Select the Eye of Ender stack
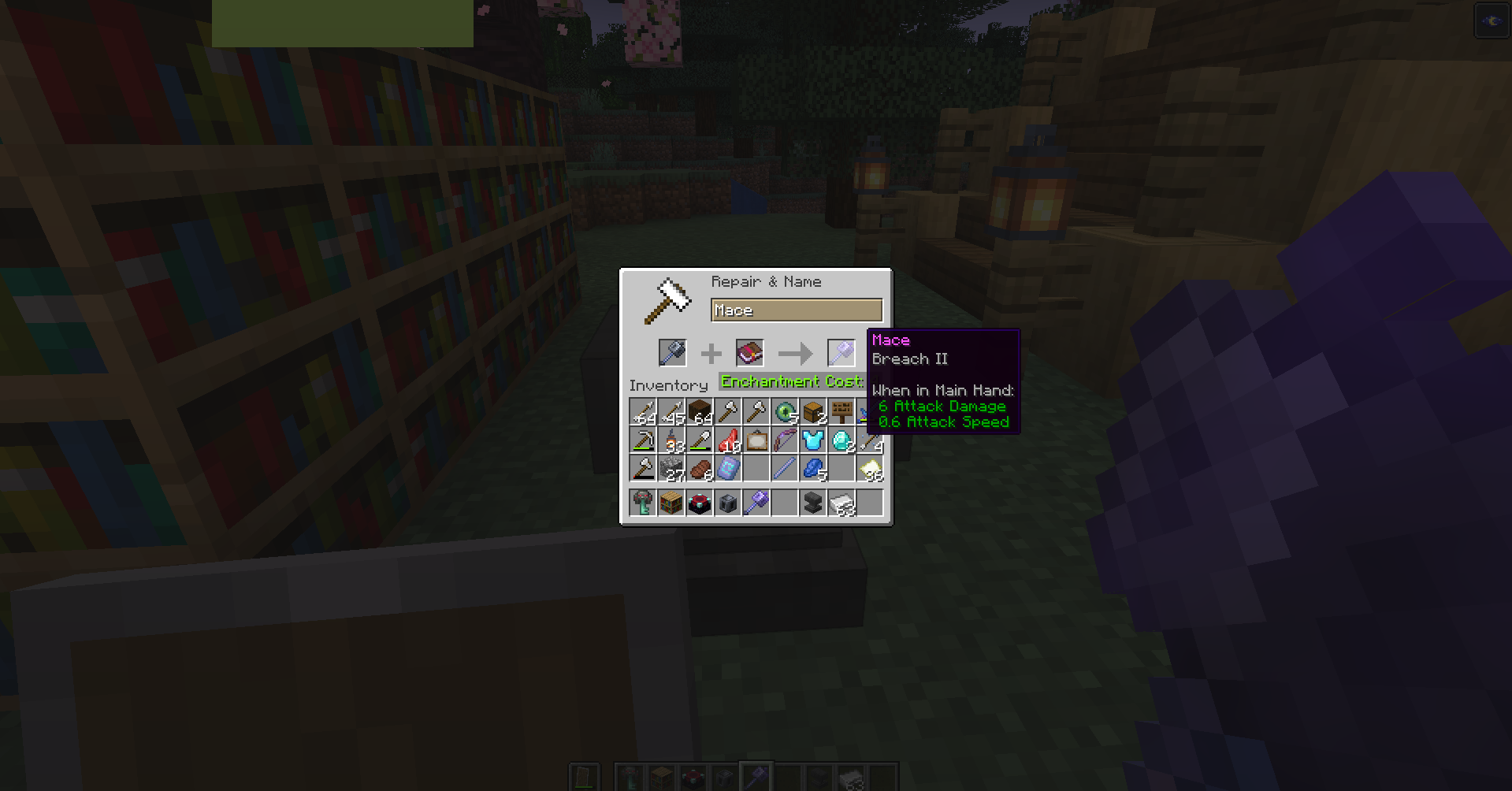The image size is (1512, 791). (786, 410)
